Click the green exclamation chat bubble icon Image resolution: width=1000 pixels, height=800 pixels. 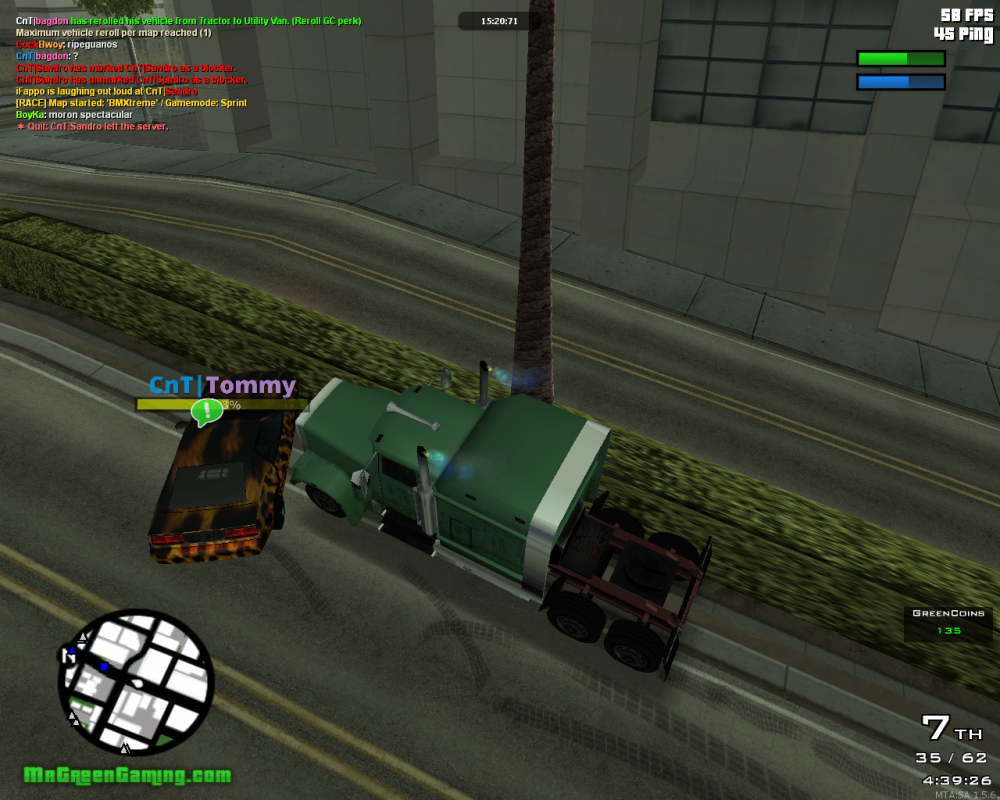[x=207, y=410]
